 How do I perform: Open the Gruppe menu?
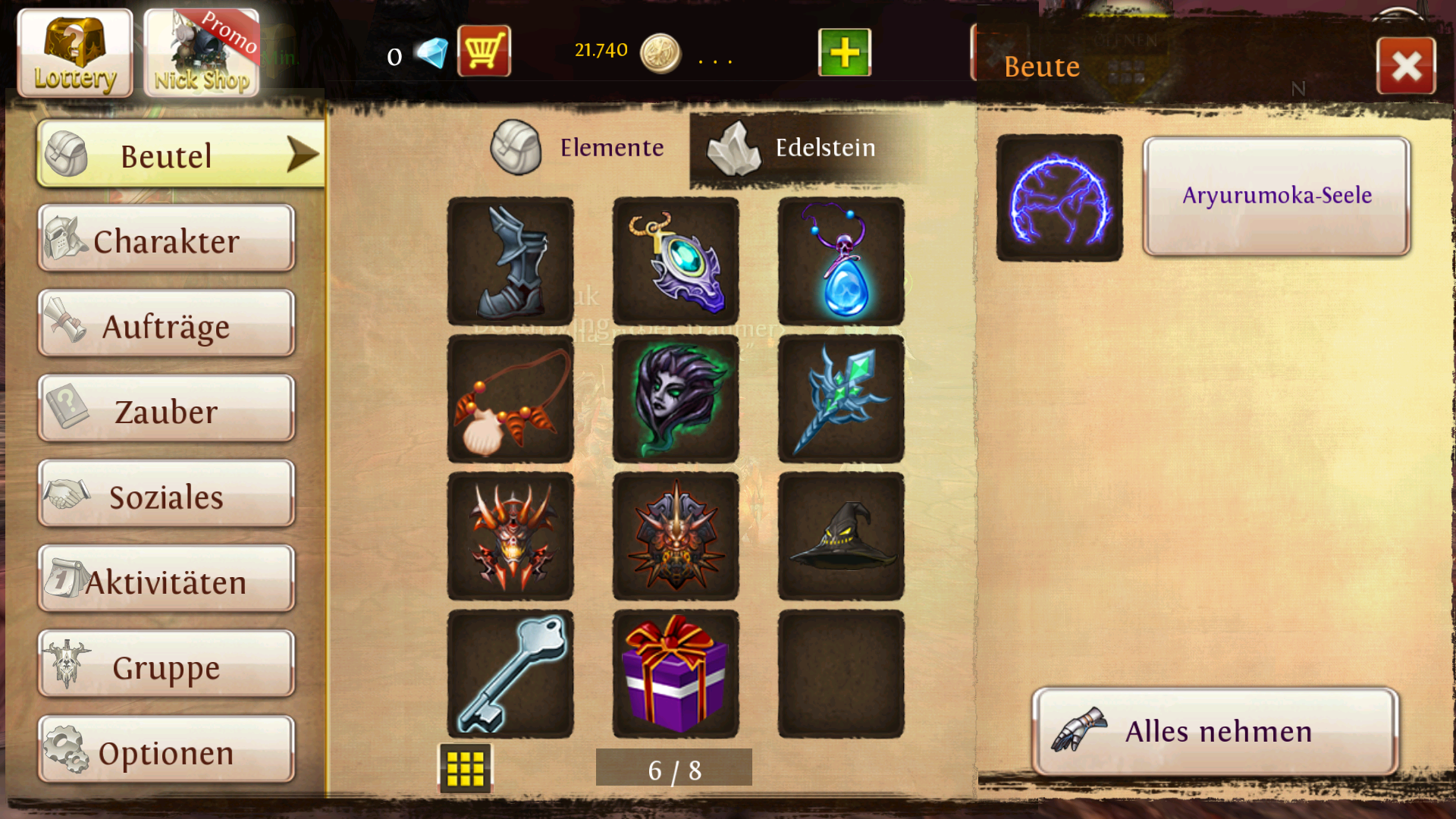[x=166, y=666]
